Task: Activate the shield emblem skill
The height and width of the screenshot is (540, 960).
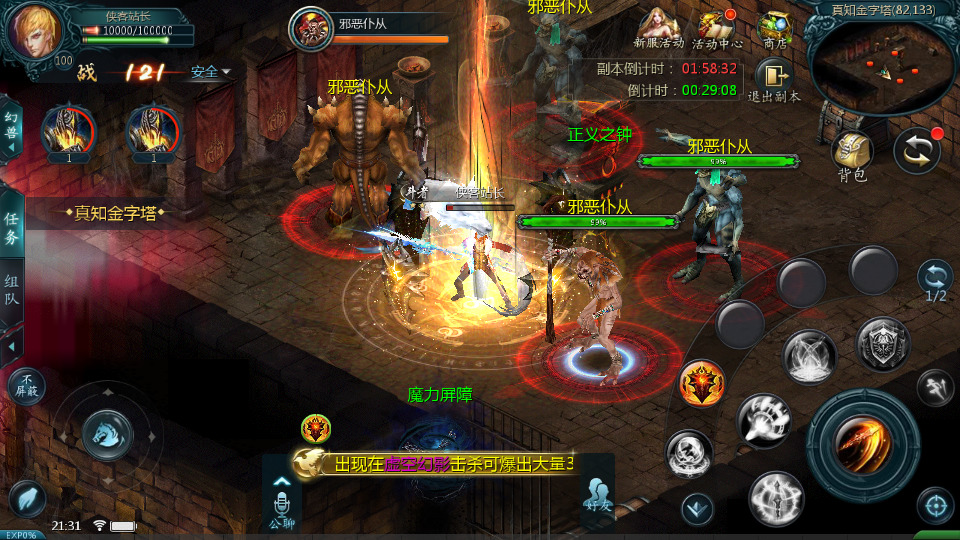Action: 883,343
